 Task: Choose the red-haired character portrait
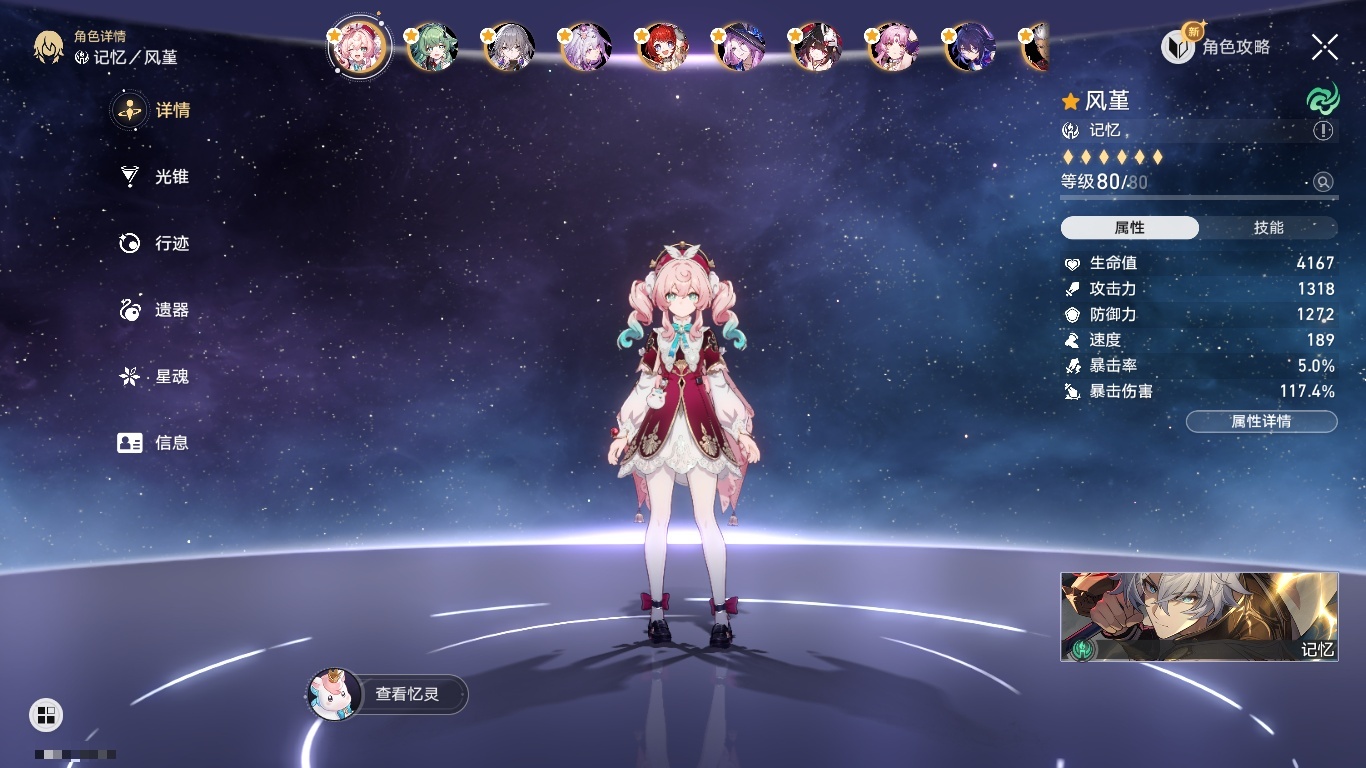[x=663, y=47]
